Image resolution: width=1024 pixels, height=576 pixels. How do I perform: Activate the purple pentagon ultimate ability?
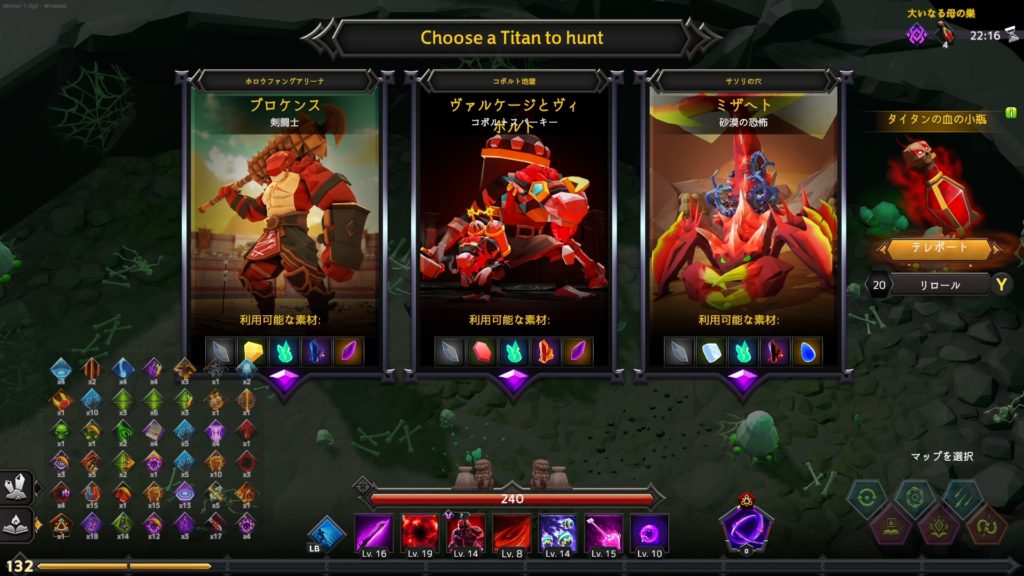[x=745, y=526]
